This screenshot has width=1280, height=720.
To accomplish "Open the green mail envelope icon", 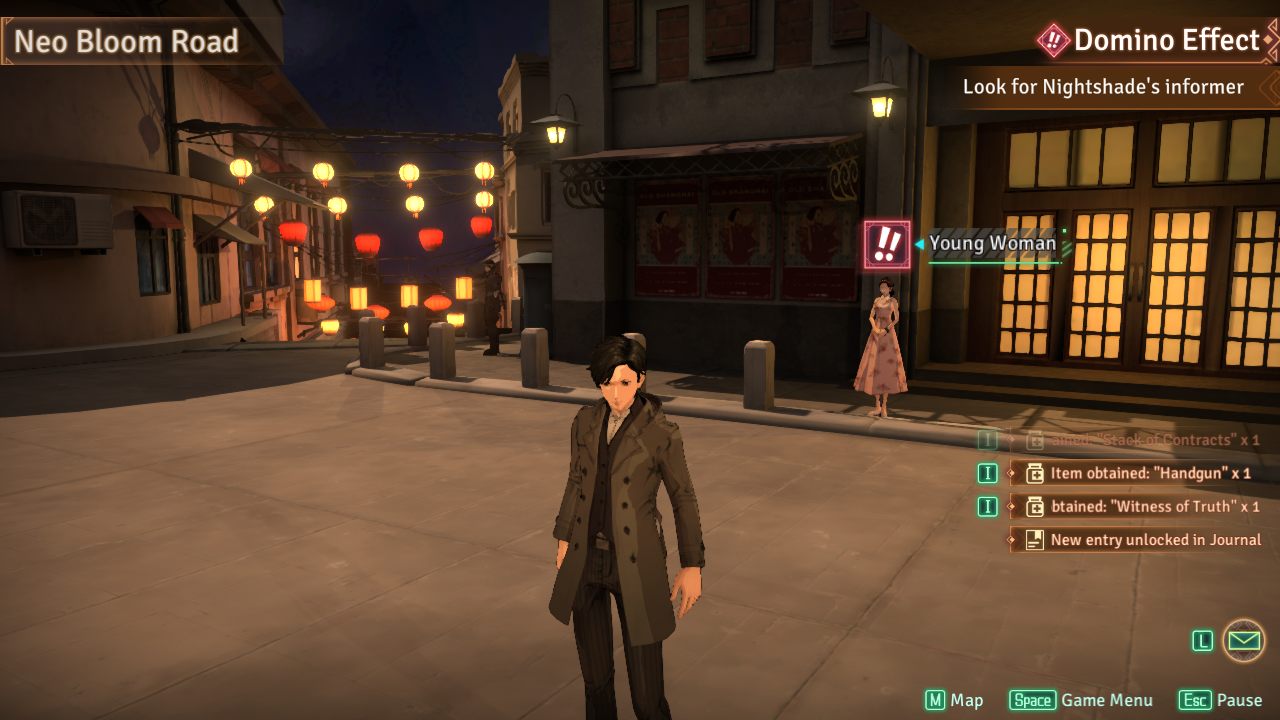I will pyautogui.click(x=1244, y=640).
